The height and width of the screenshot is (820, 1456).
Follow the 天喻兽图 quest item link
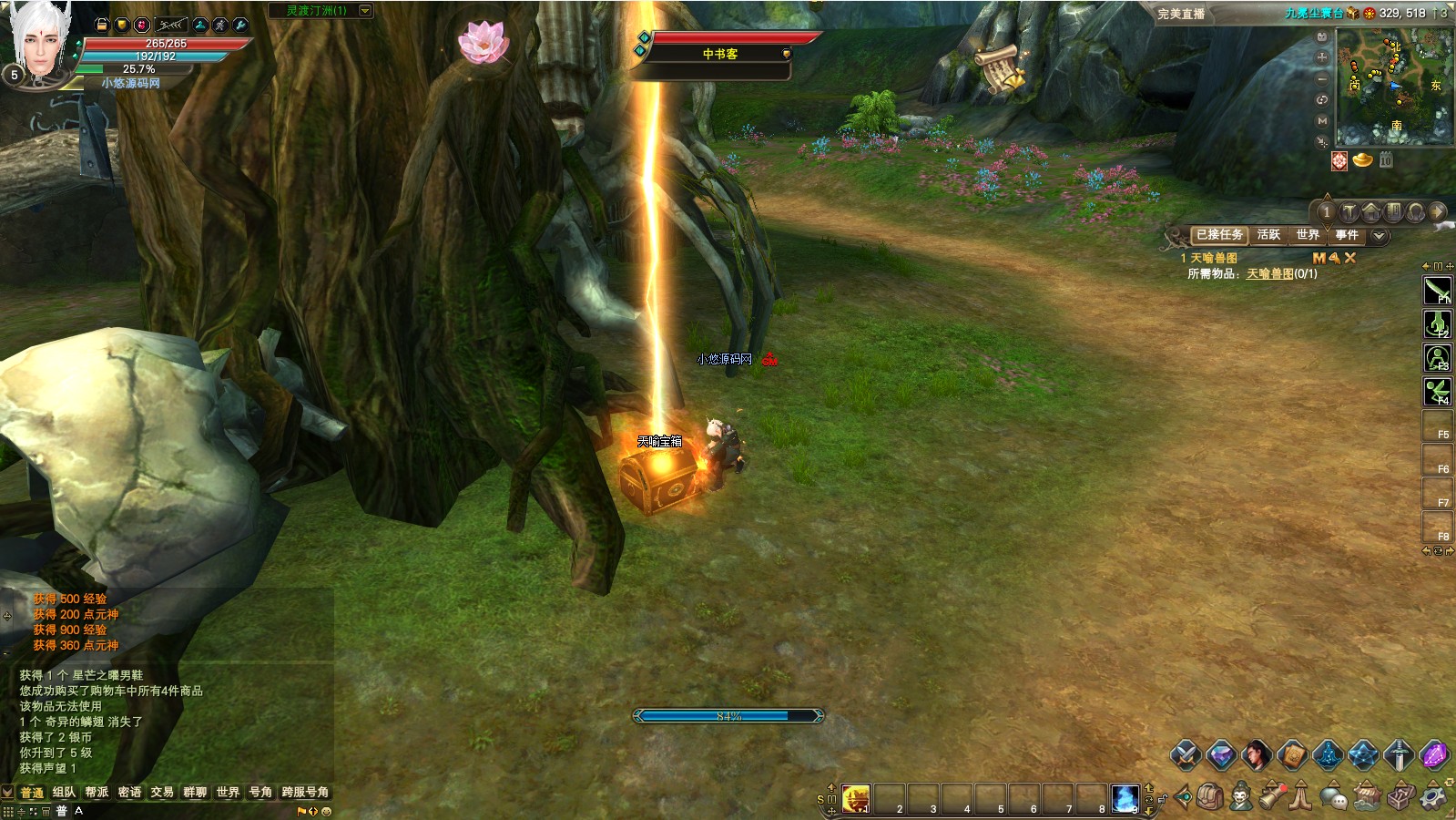pos(1269,274)
